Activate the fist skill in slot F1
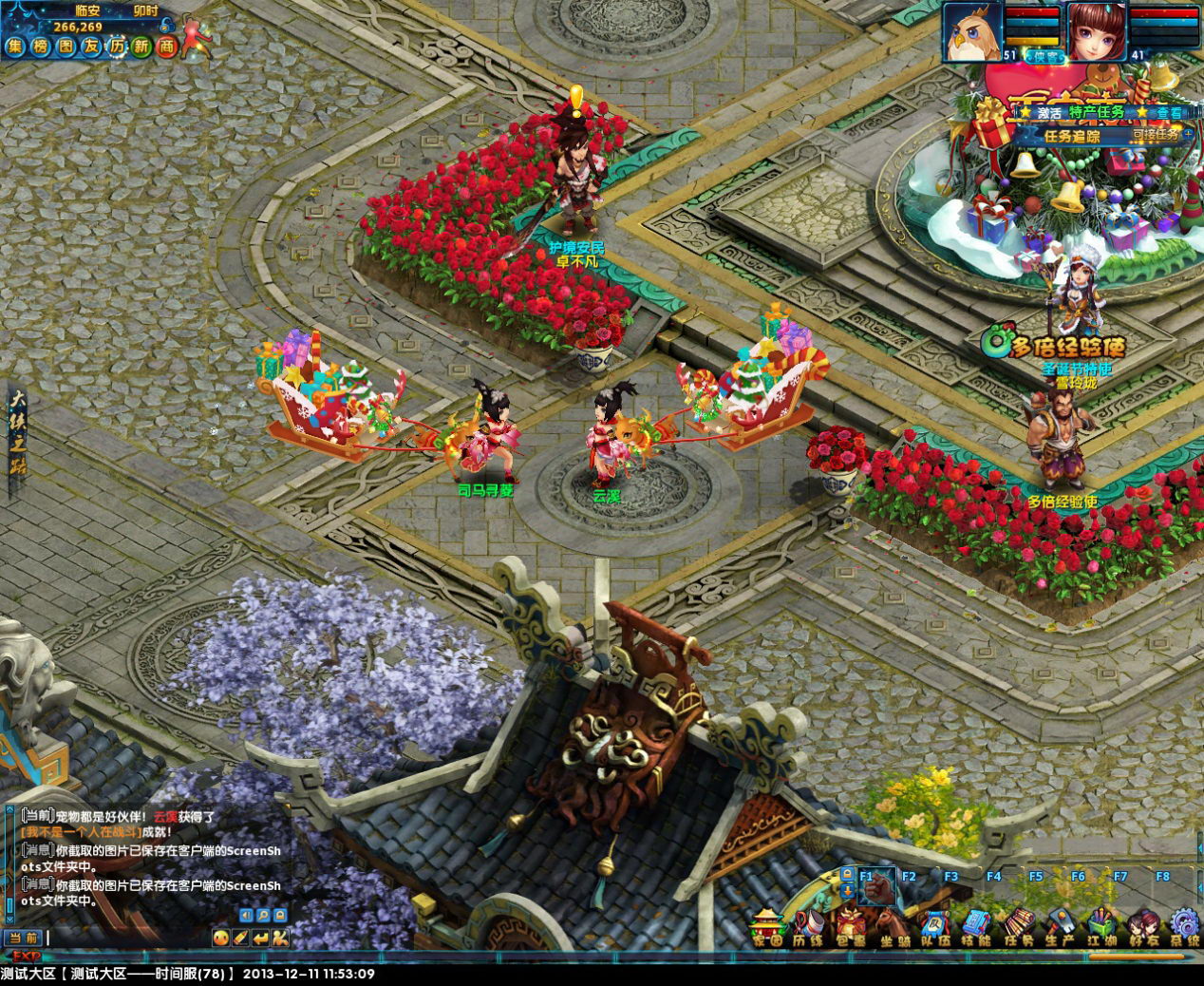 point(877,887)
